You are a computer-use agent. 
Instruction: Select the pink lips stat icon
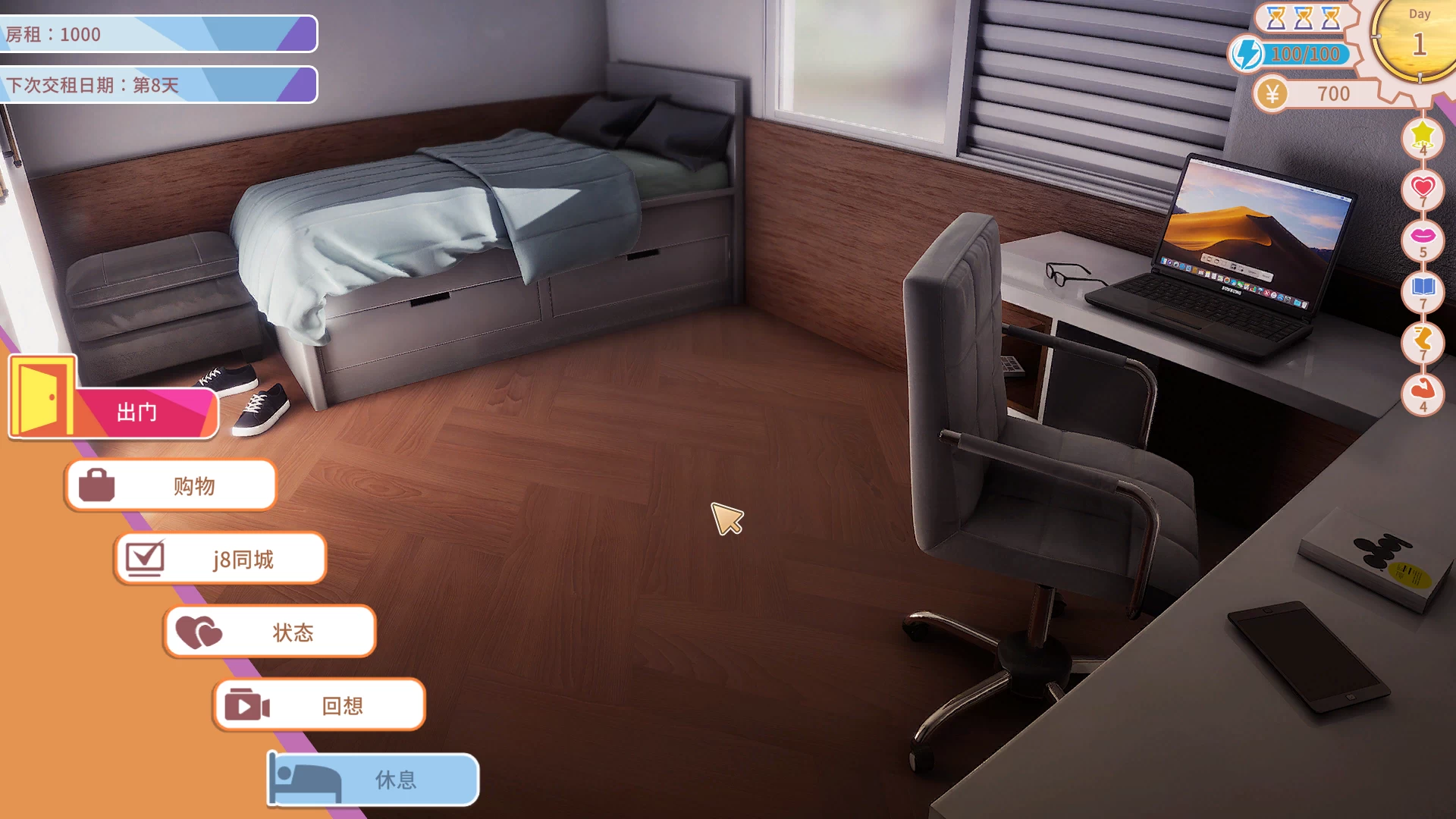tap(1423, 237)
